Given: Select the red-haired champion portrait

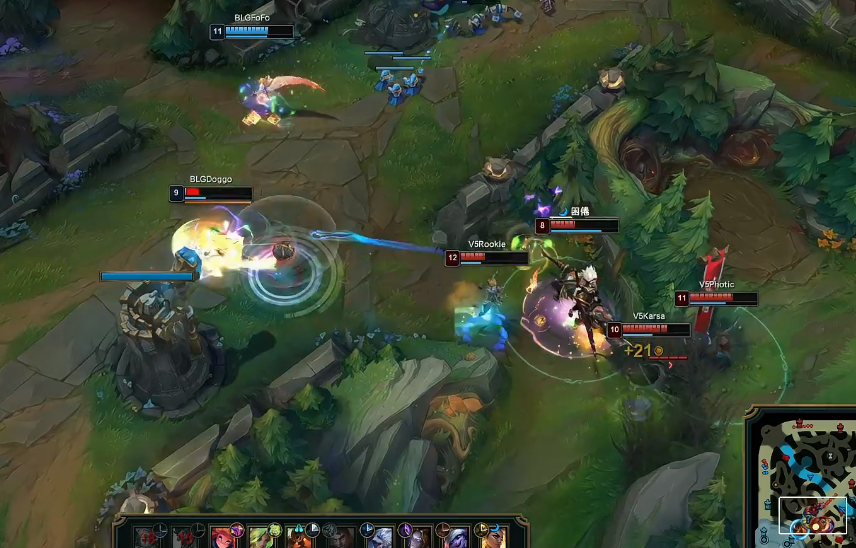Looking at the screenshot, I should [x=222, y=536].
